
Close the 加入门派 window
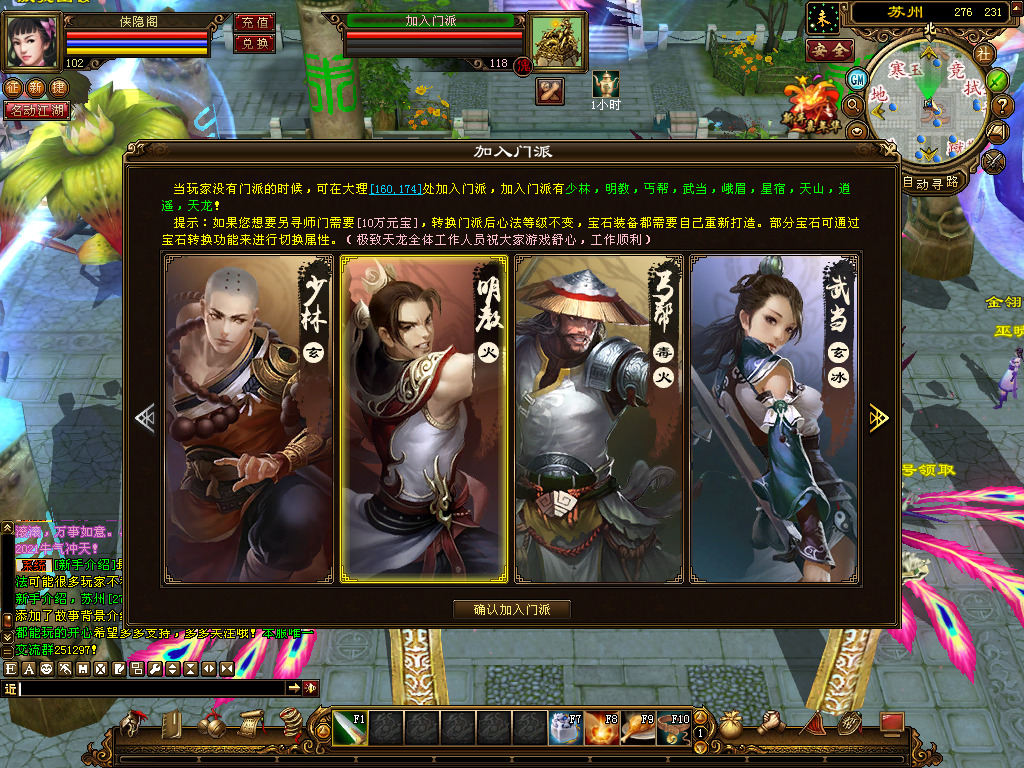click(887, 151)
